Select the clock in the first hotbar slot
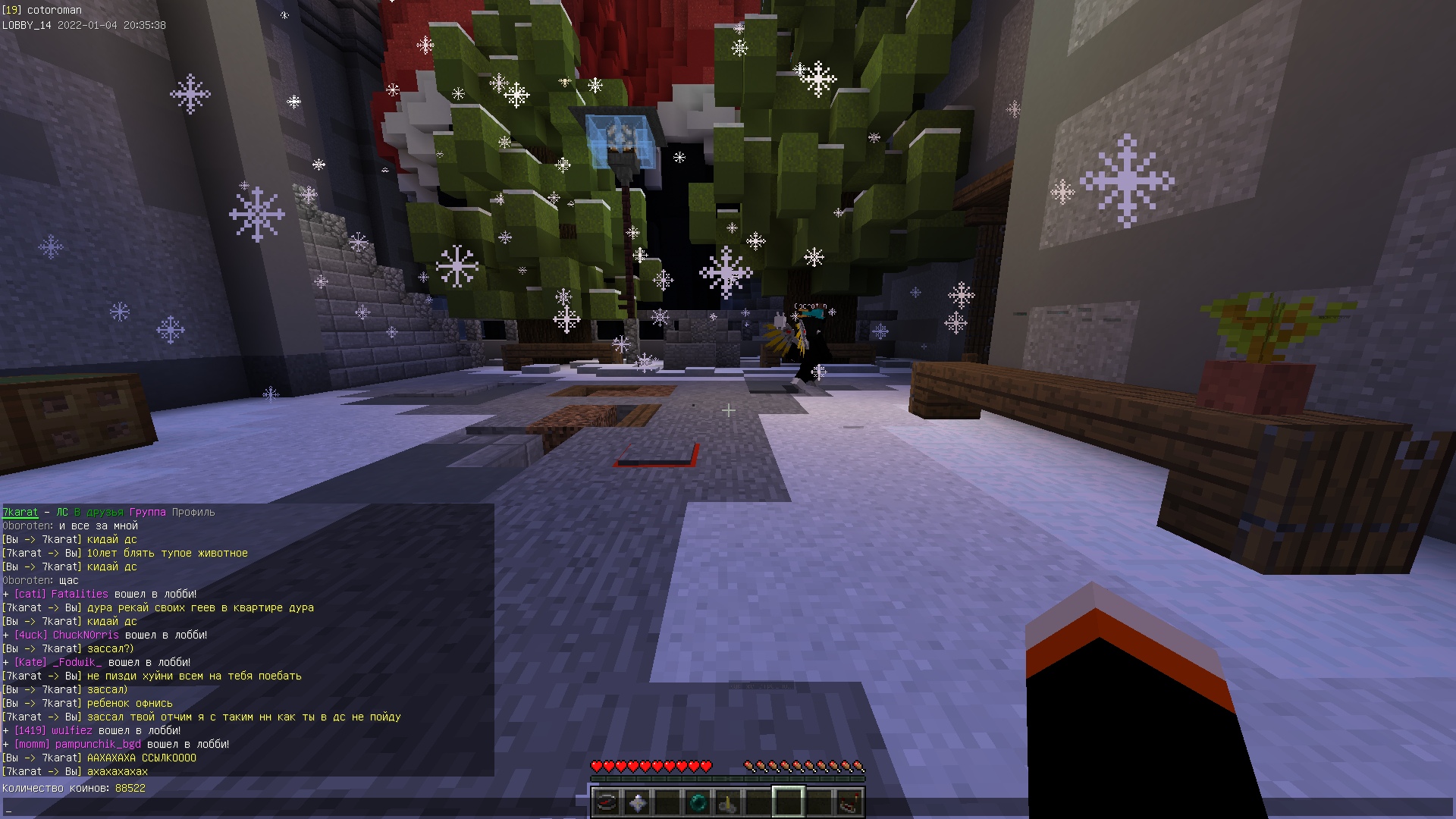The height and width of the screenshot is (819, 1456). [x=607, y=802]
